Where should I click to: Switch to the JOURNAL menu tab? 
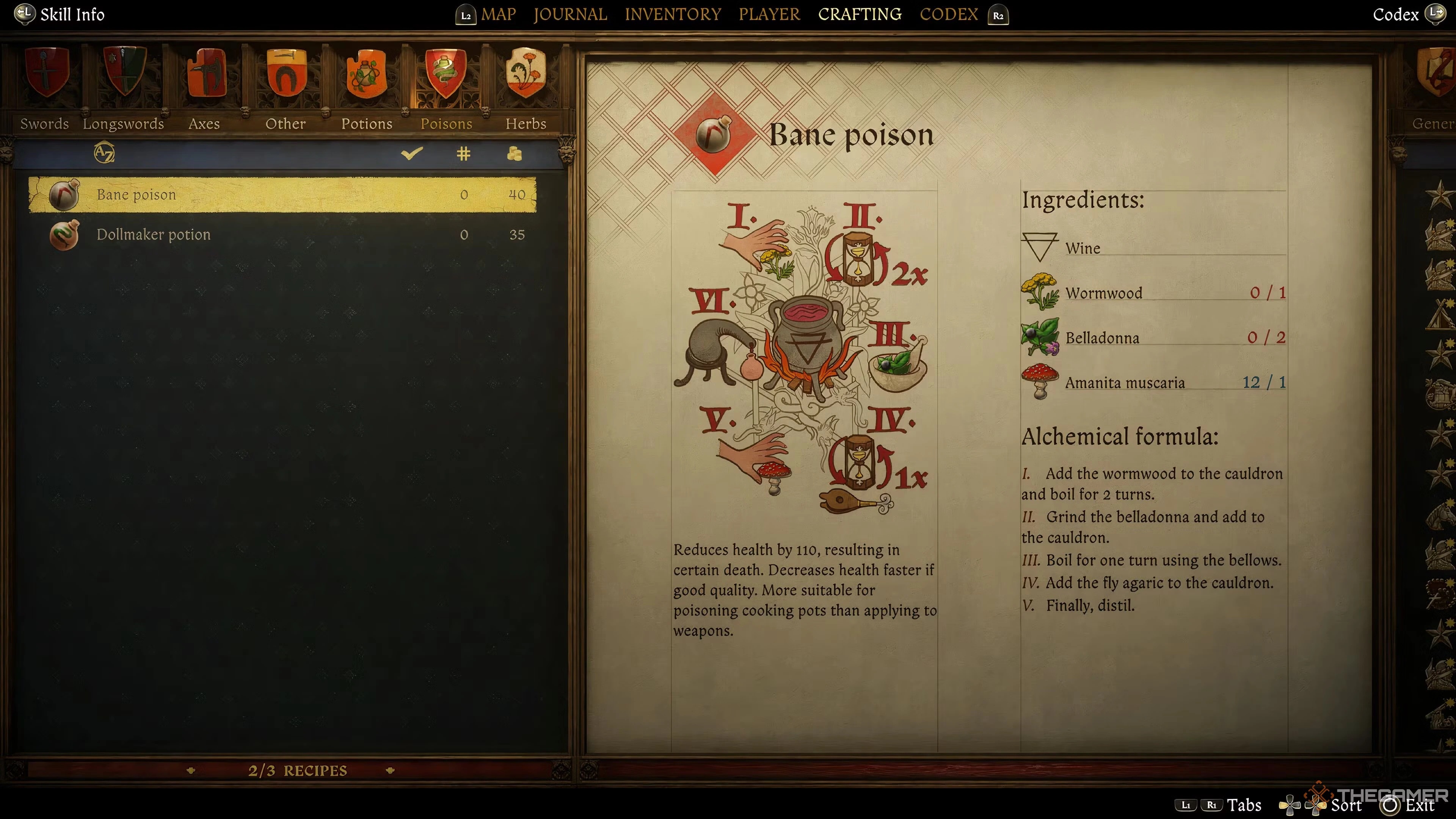pos(570,14)
